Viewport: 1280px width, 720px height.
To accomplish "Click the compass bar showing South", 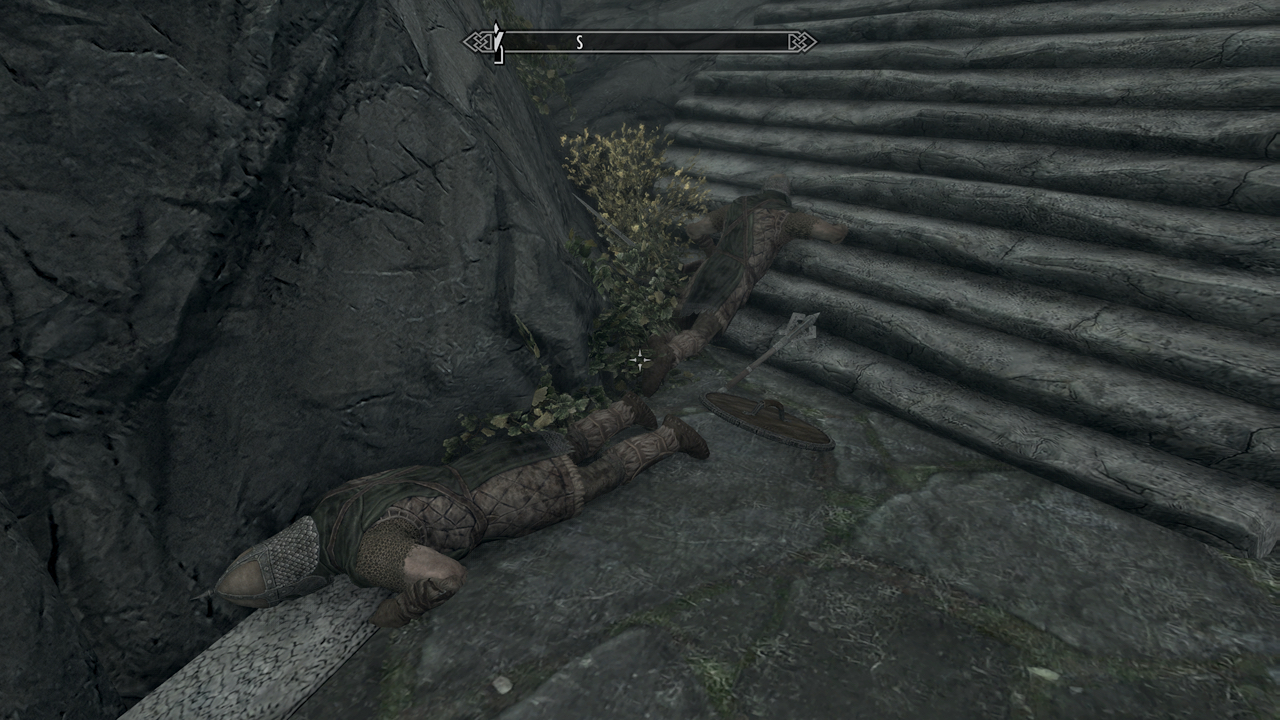I will pyautogui.click(x=639, y=42).
